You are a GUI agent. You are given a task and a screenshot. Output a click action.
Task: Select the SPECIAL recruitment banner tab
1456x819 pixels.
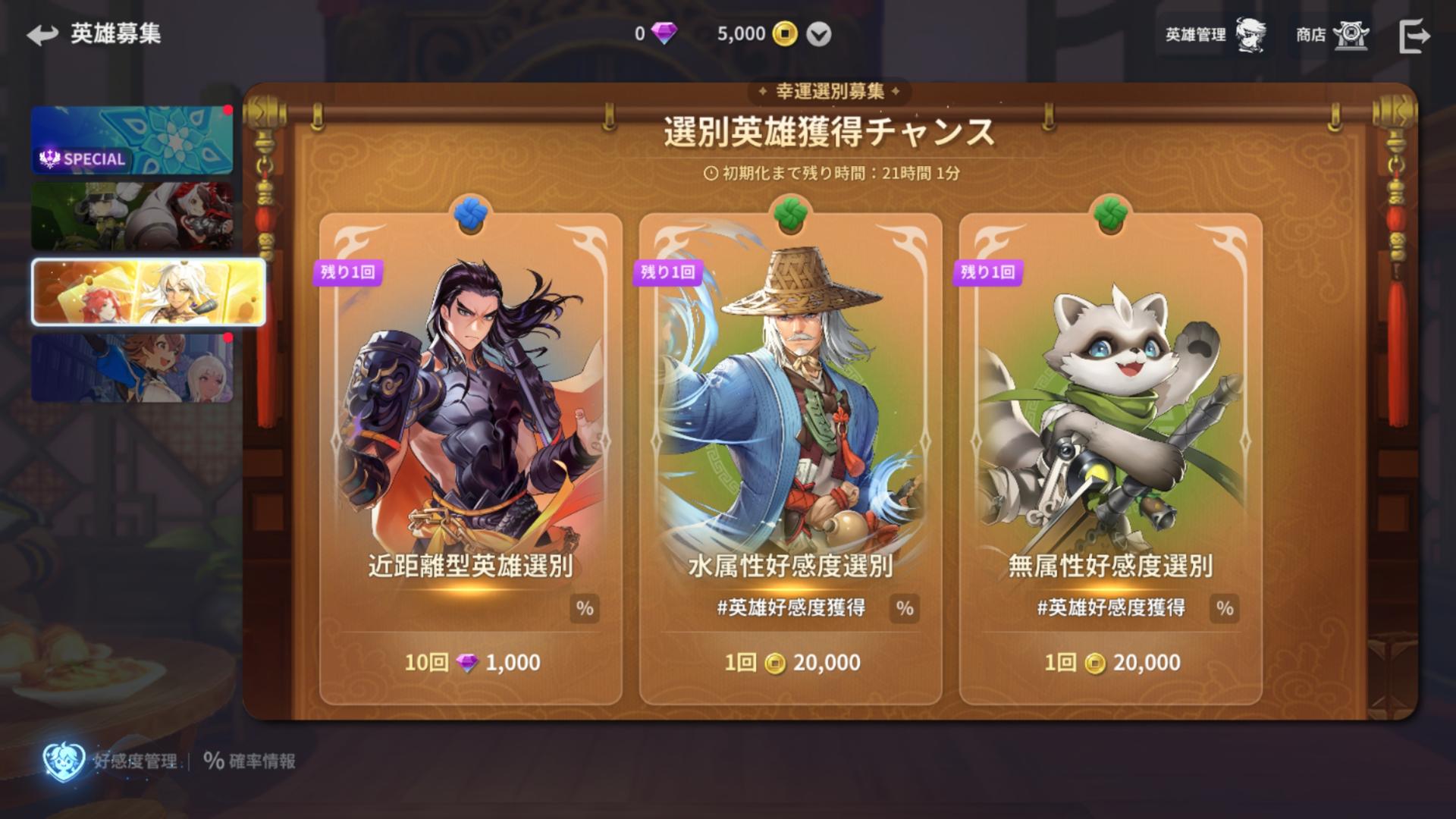coord(132,140)
